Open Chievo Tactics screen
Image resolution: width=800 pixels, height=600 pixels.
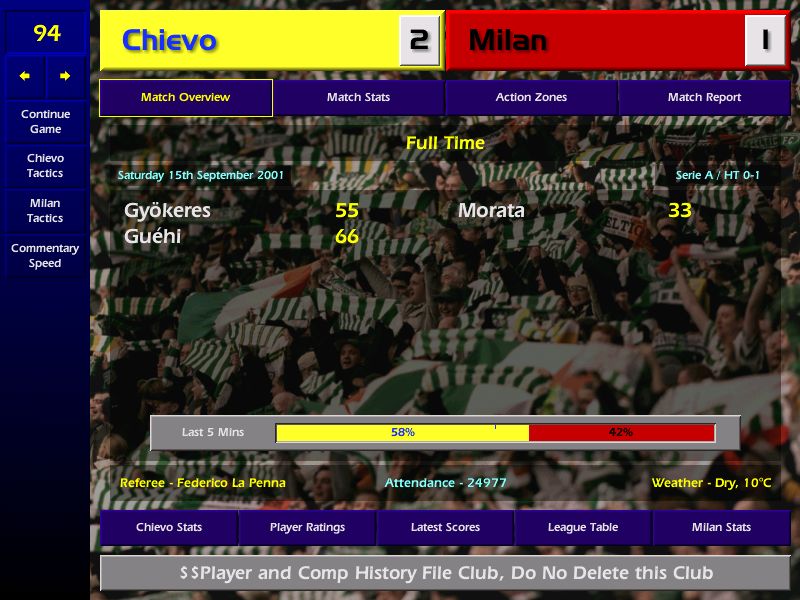[45, 166]
